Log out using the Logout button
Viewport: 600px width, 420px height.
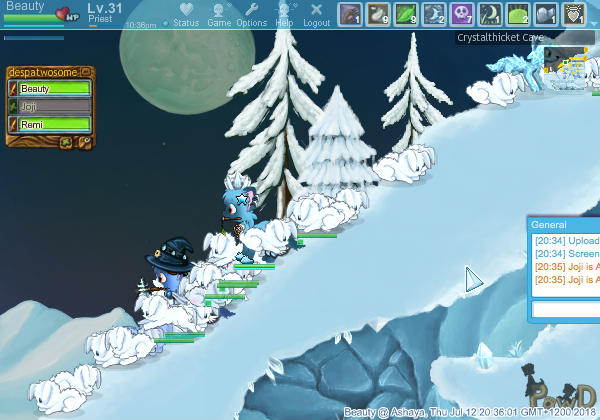(x=316, y=14)
